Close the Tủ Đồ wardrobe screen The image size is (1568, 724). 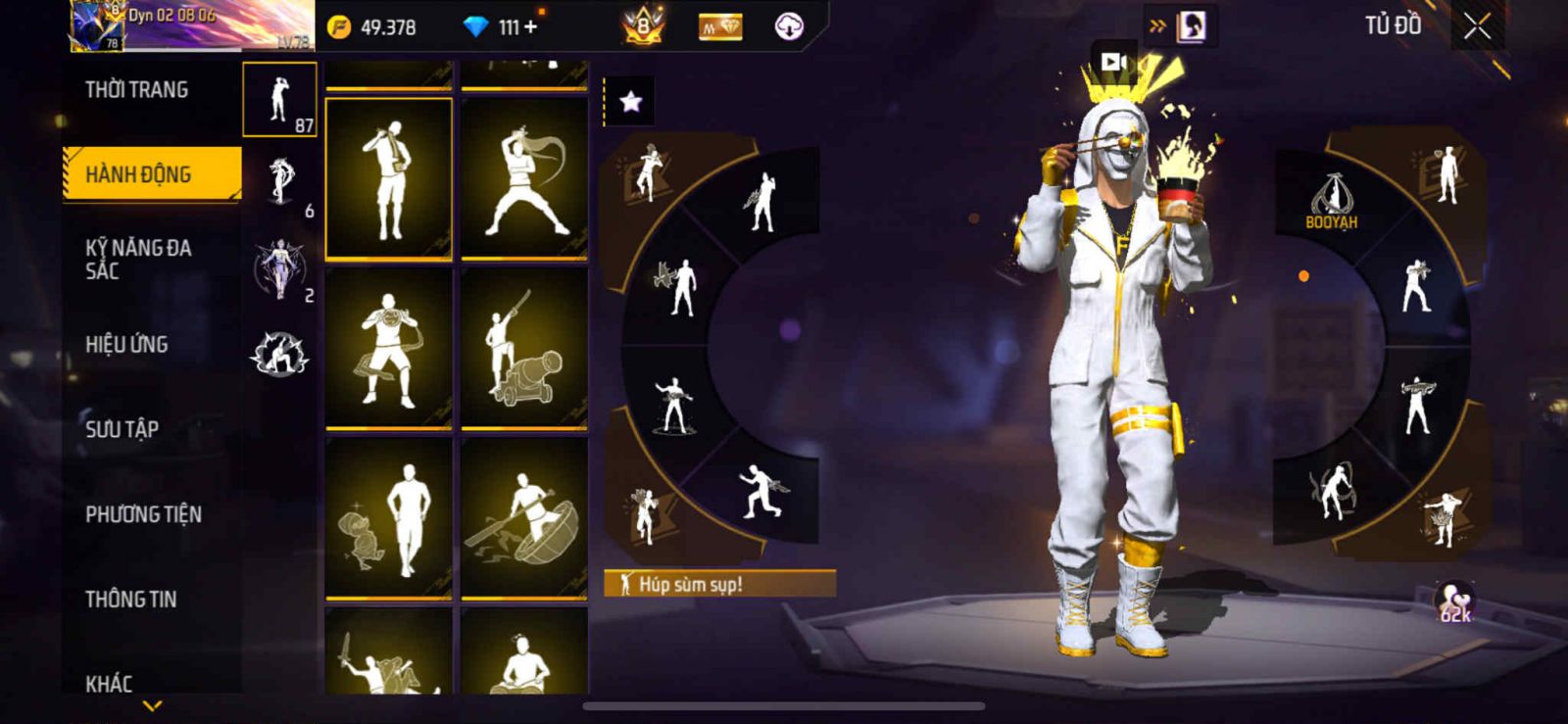tap(1477, 27)
